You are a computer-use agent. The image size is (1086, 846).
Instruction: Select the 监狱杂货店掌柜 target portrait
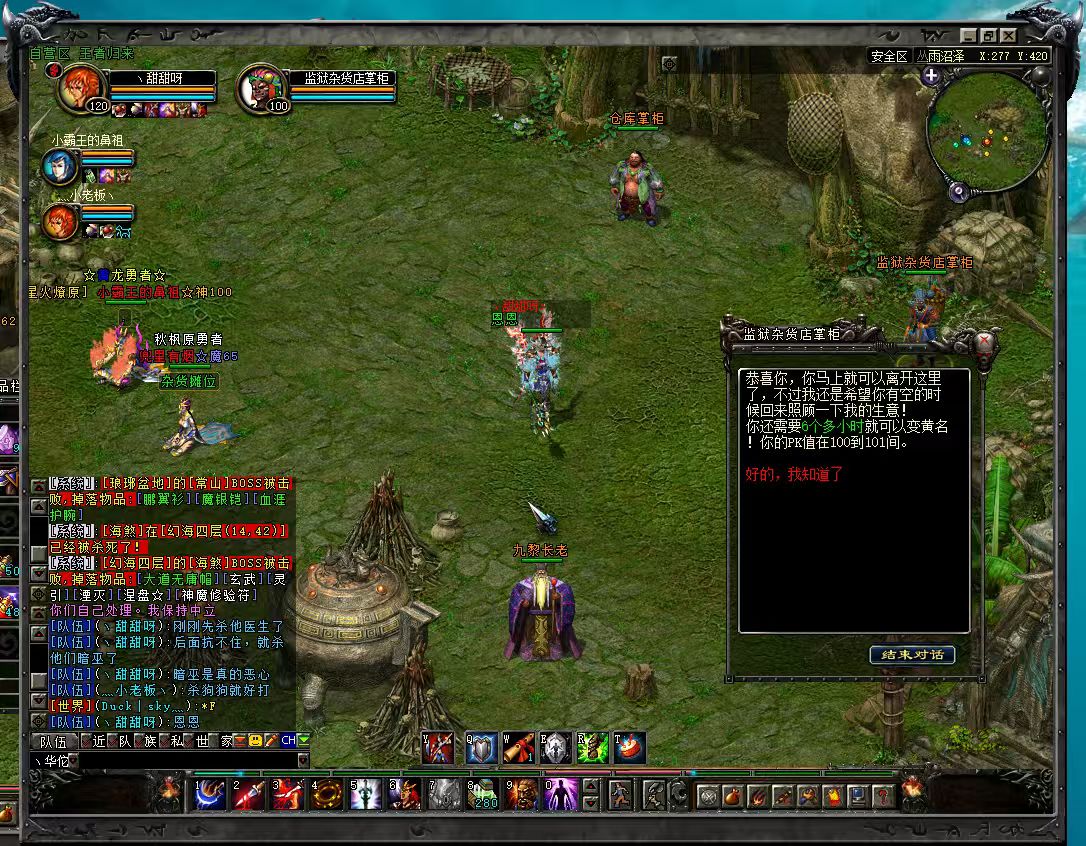258,89
